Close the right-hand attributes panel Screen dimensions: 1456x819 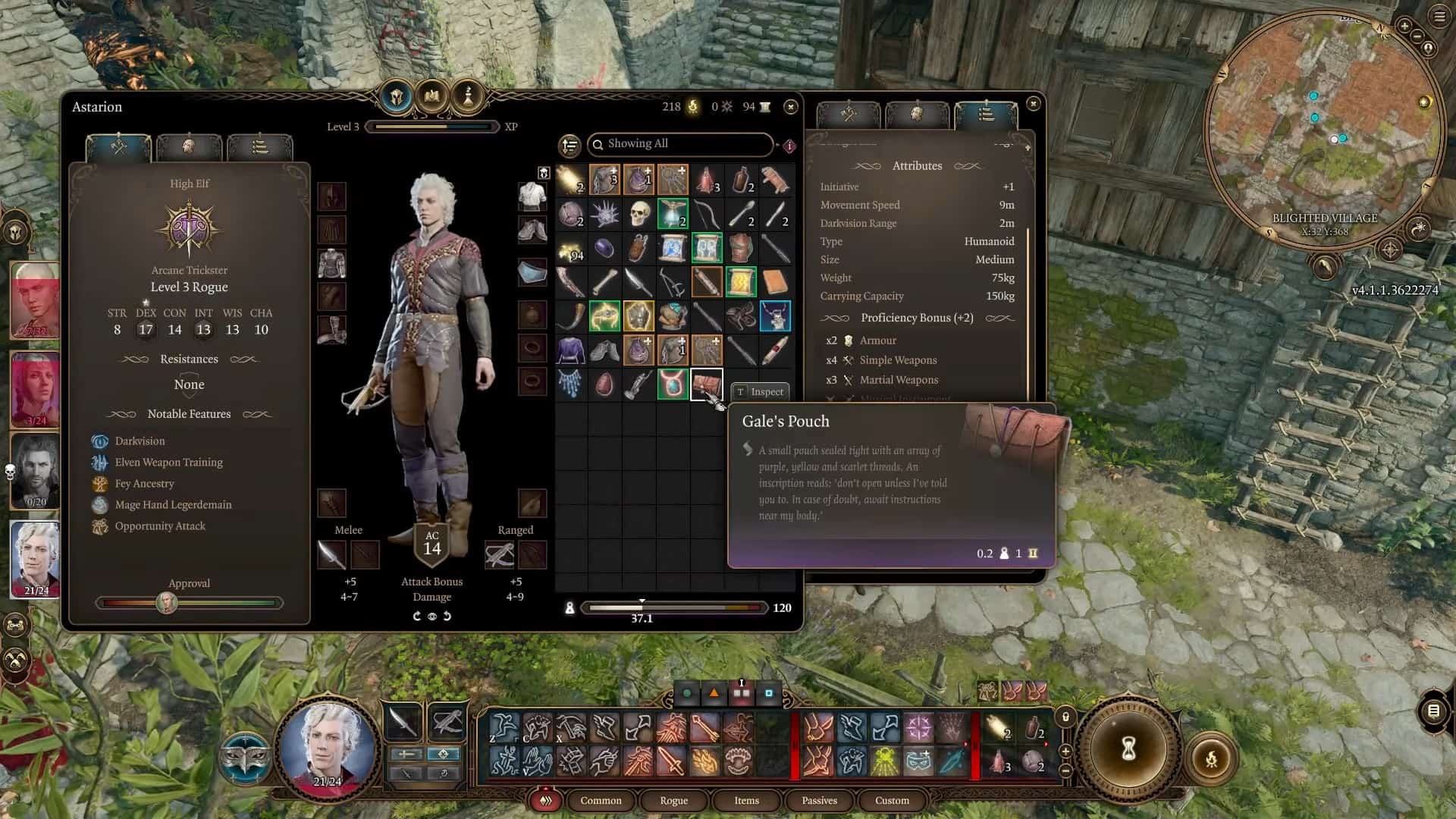[x=1033, y=104]
